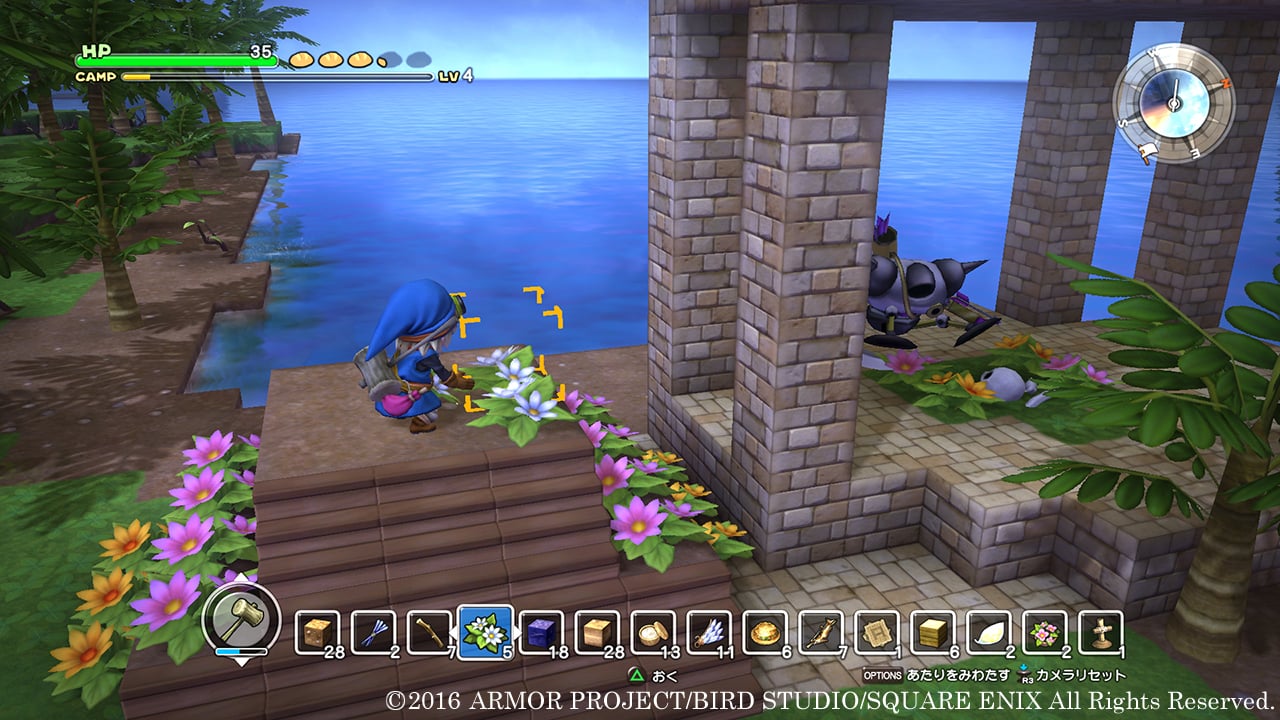
Task: Pick the white feather bundle slot
Action: click(x=710, y=632)
